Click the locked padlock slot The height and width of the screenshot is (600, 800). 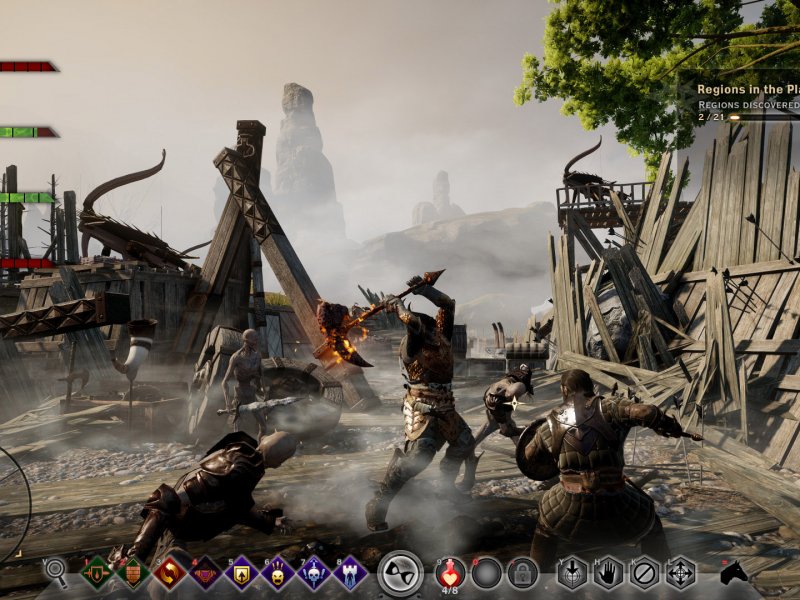521,573
